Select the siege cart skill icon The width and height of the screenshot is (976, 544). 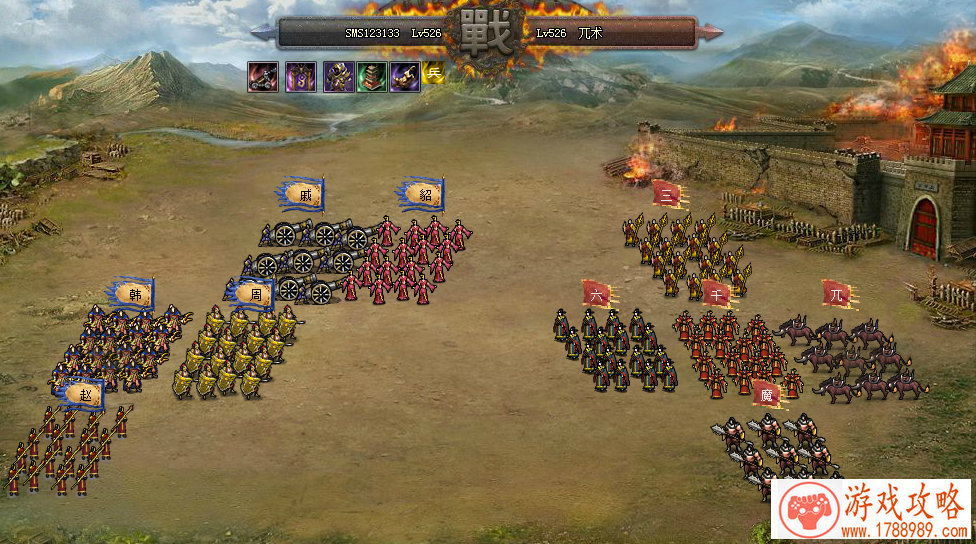point(263,76)
